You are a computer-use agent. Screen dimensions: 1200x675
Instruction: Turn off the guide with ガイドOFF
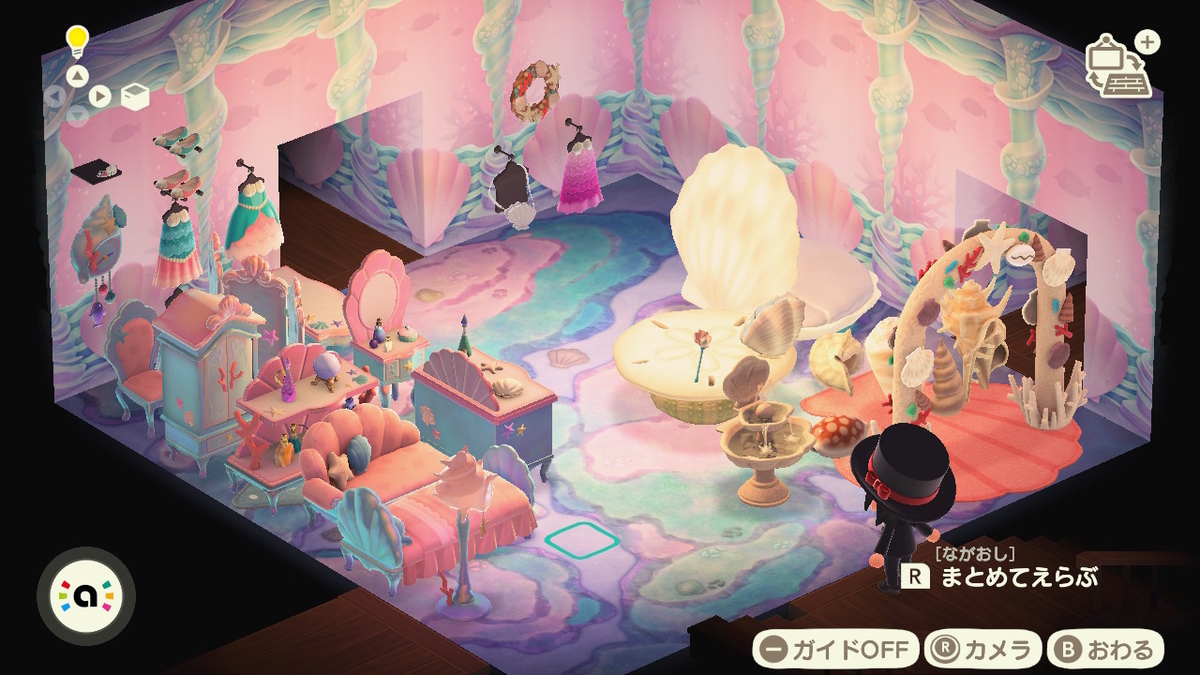(835, 650)
